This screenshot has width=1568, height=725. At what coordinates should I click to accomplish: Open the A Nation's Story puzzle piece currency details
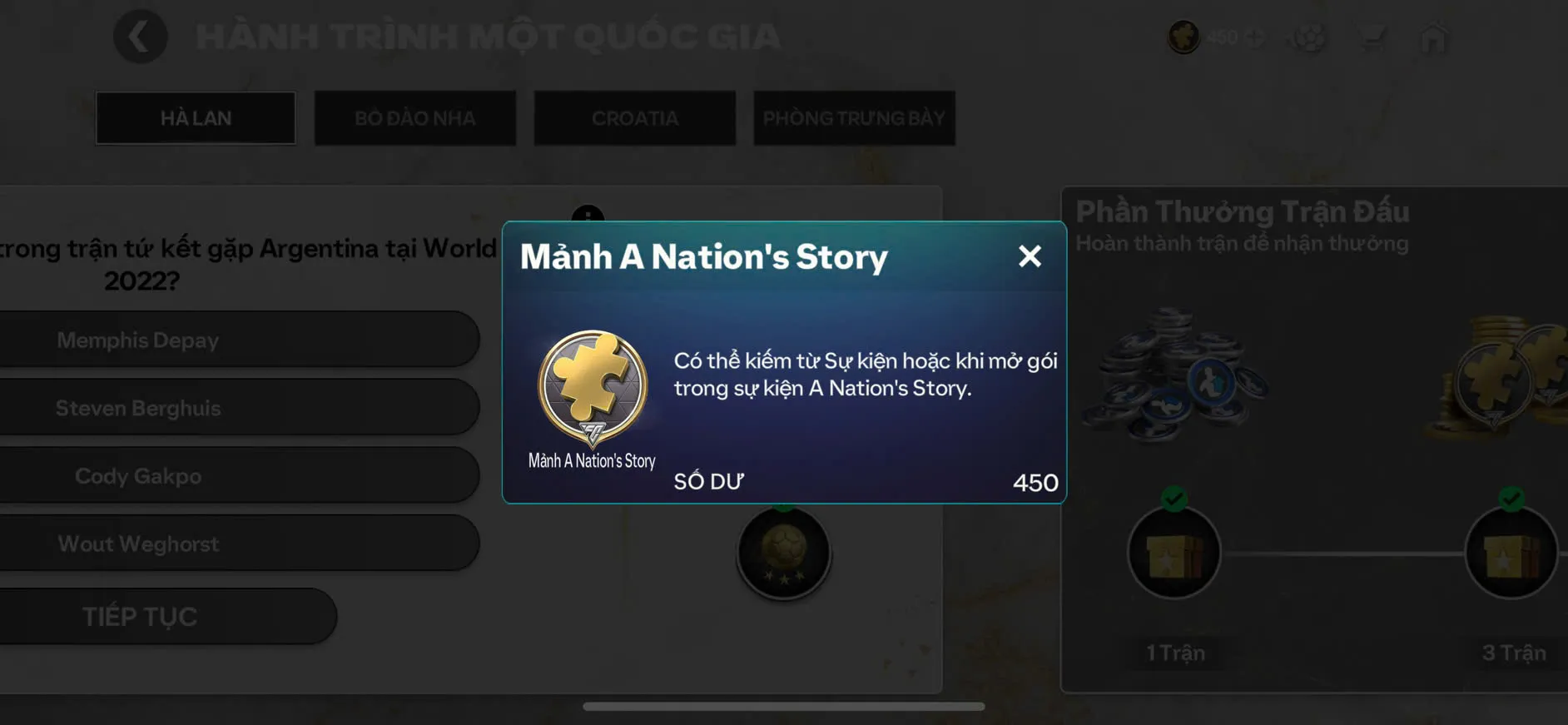1183,37
